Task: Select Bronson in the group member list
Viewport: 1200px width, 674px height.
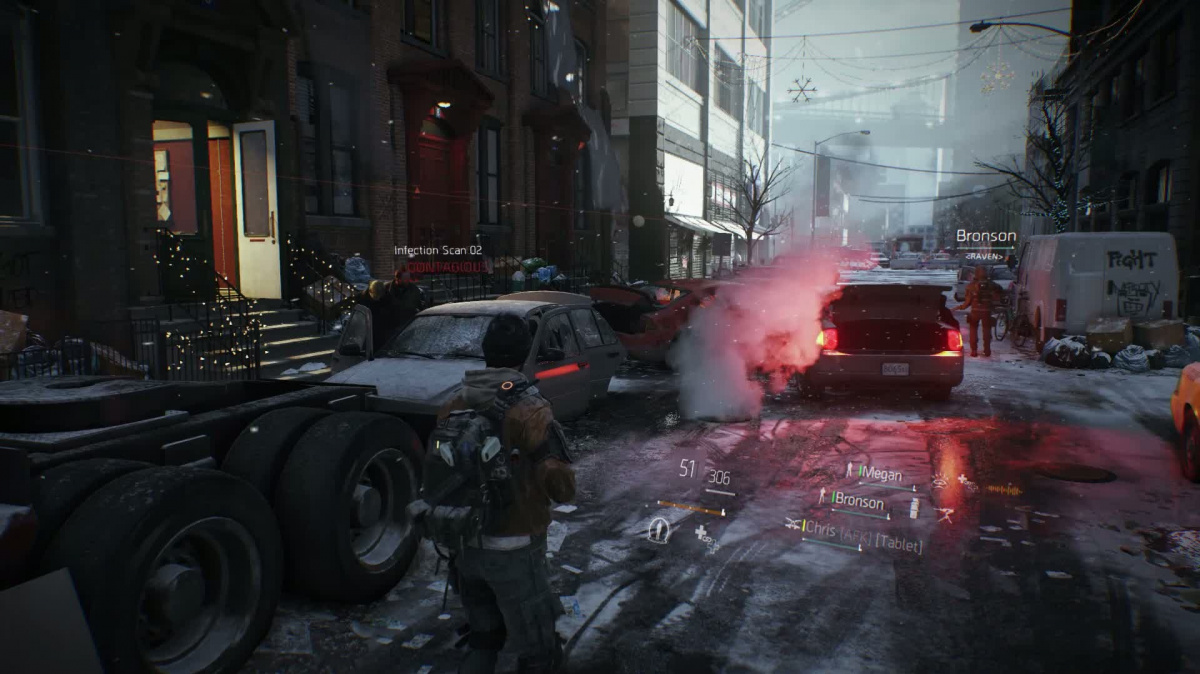Action: 856,500
